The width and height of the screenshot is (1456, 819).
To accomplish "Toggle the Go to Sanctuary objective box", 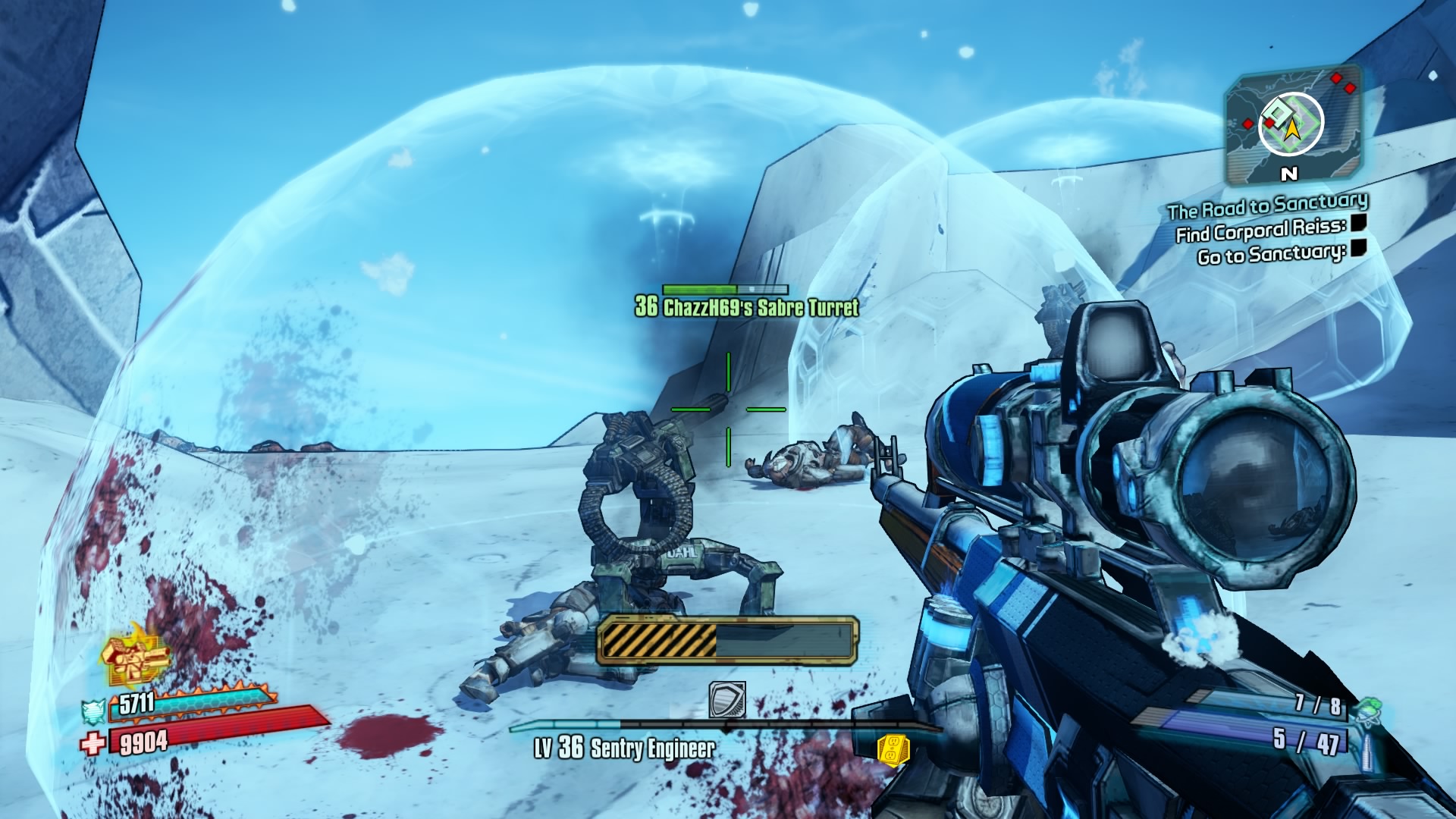I will point(1358,248).
